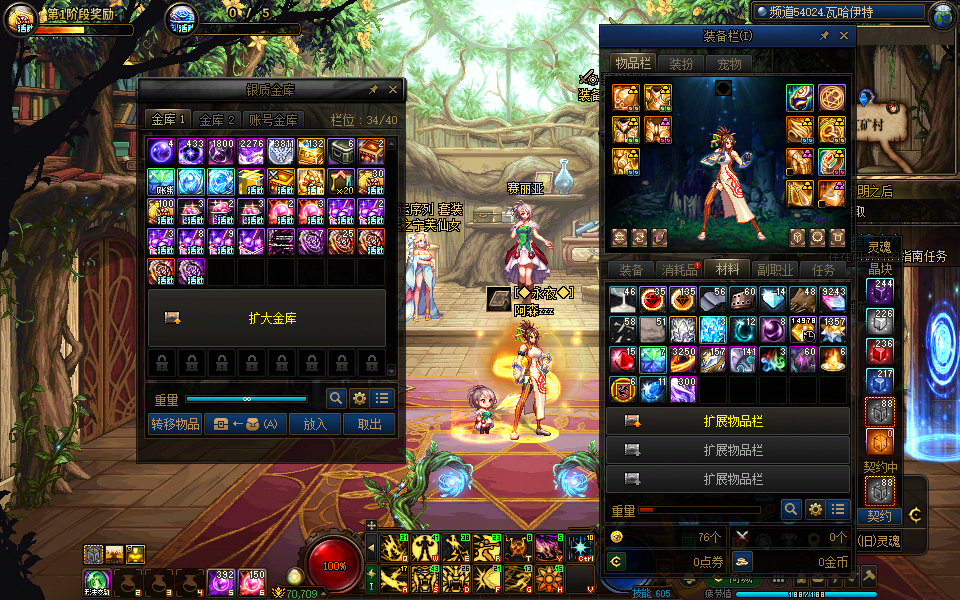This screenshot has height=600, width=960.
Task: Switch to the 消耗品 consumables tab
Action: pyautogui.click(x=679, y=270)
